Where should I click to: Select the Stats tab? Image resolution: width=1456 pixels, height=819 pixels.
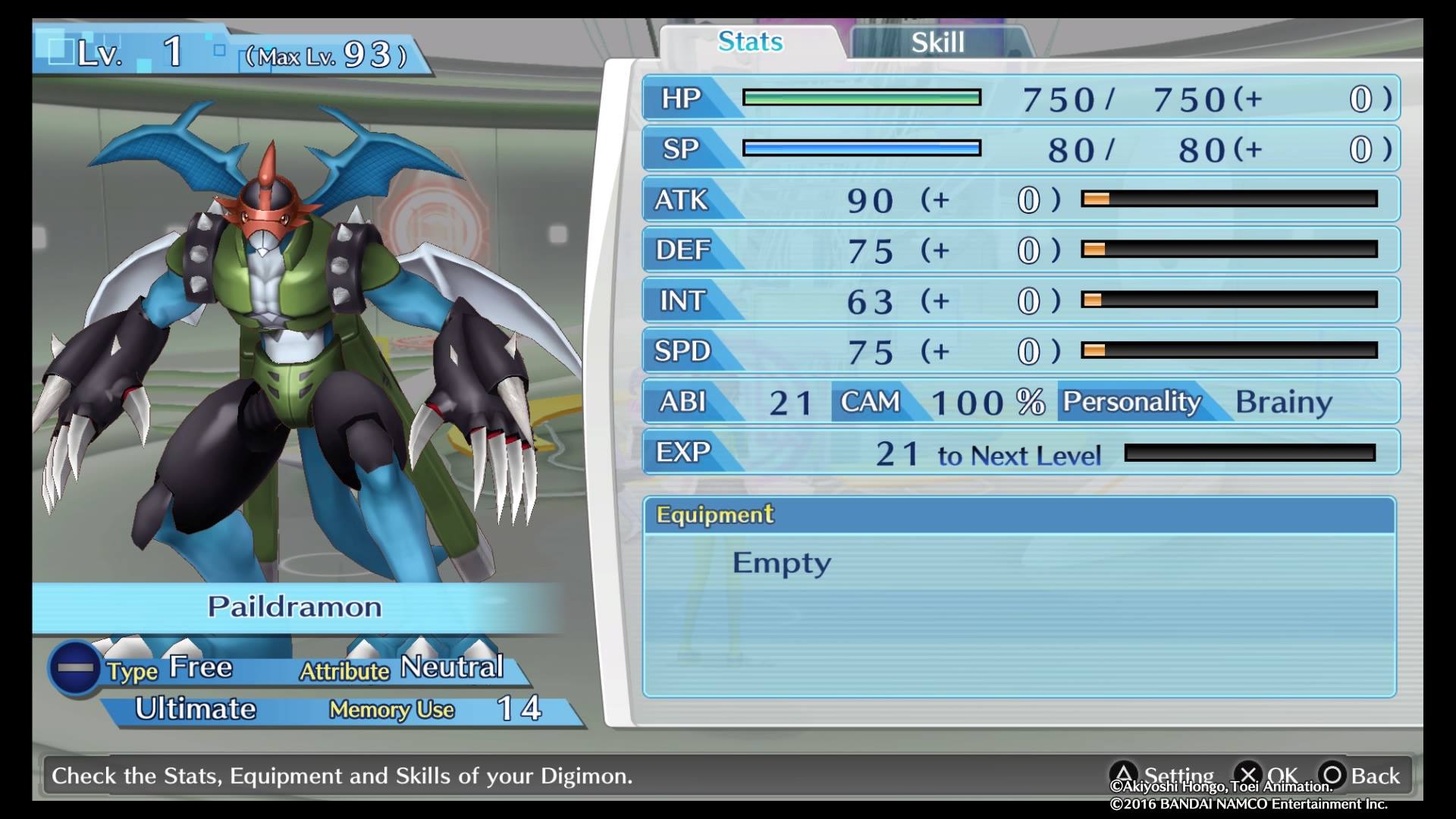(748, 42)
